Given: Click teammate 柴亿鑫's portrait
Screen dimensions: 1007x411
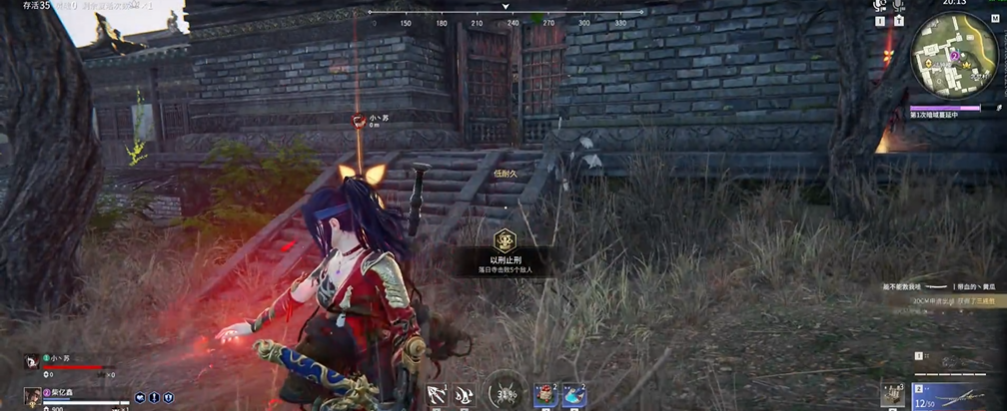Looking at the screenshot, I should point(32,396).
